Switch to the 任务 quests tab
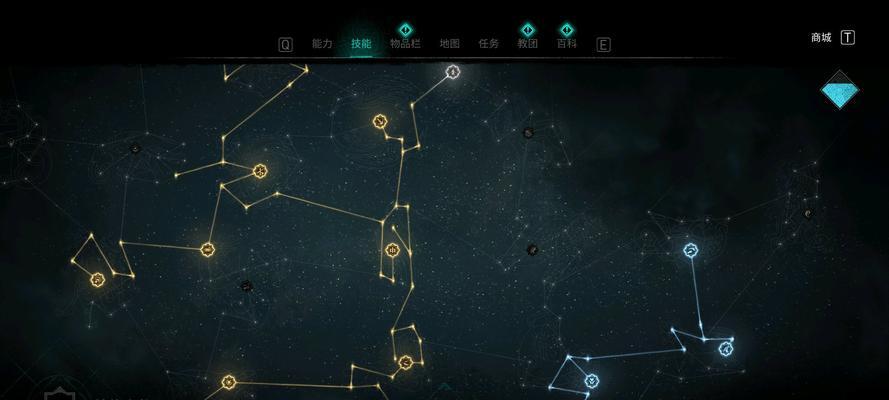Image resolution: width=889 pixels, height=400 pixels. pos(489,44)
